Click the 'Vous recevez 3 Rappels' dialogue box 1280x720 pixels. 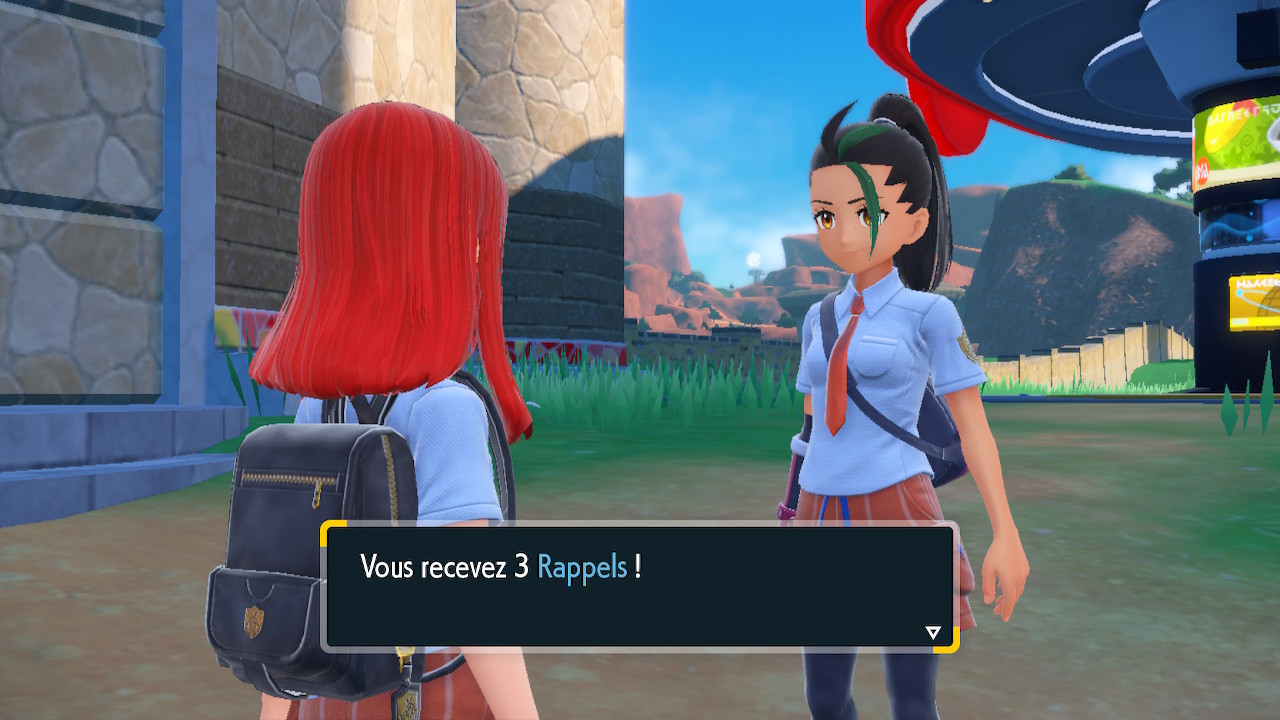639,587
